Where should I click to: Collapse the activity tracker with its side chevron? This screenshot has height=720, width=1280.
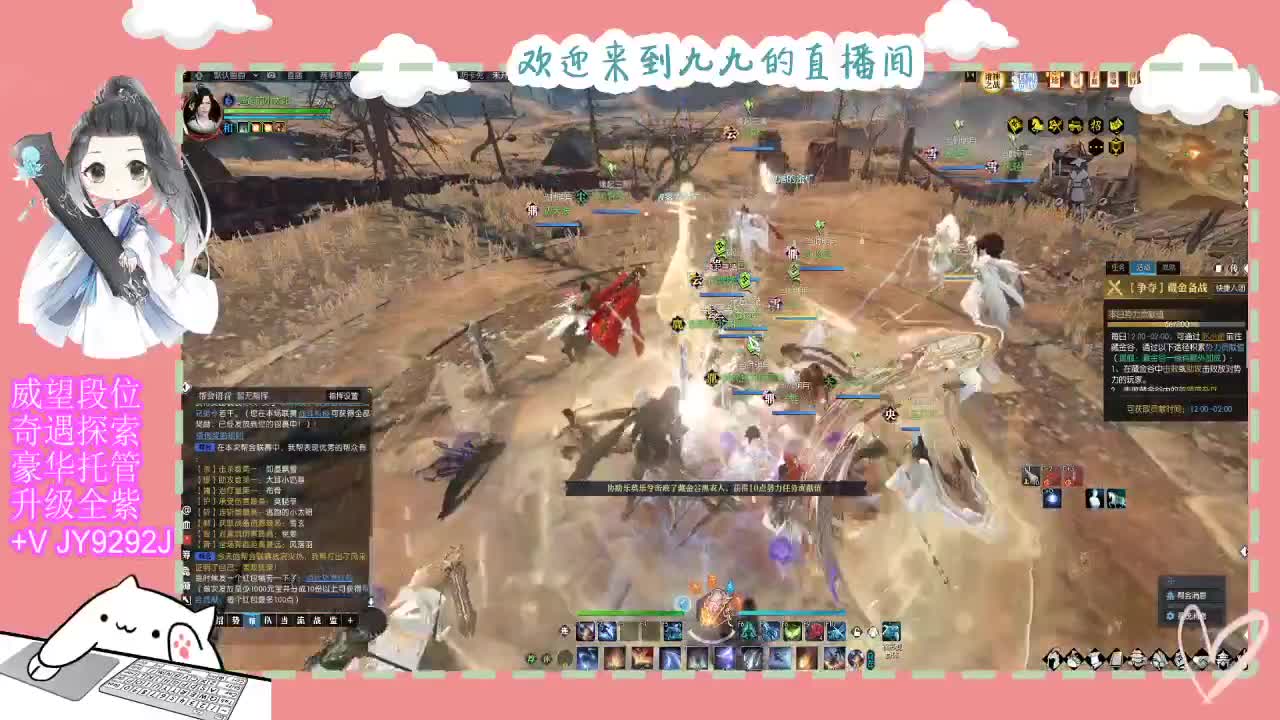coord(1245,268)
